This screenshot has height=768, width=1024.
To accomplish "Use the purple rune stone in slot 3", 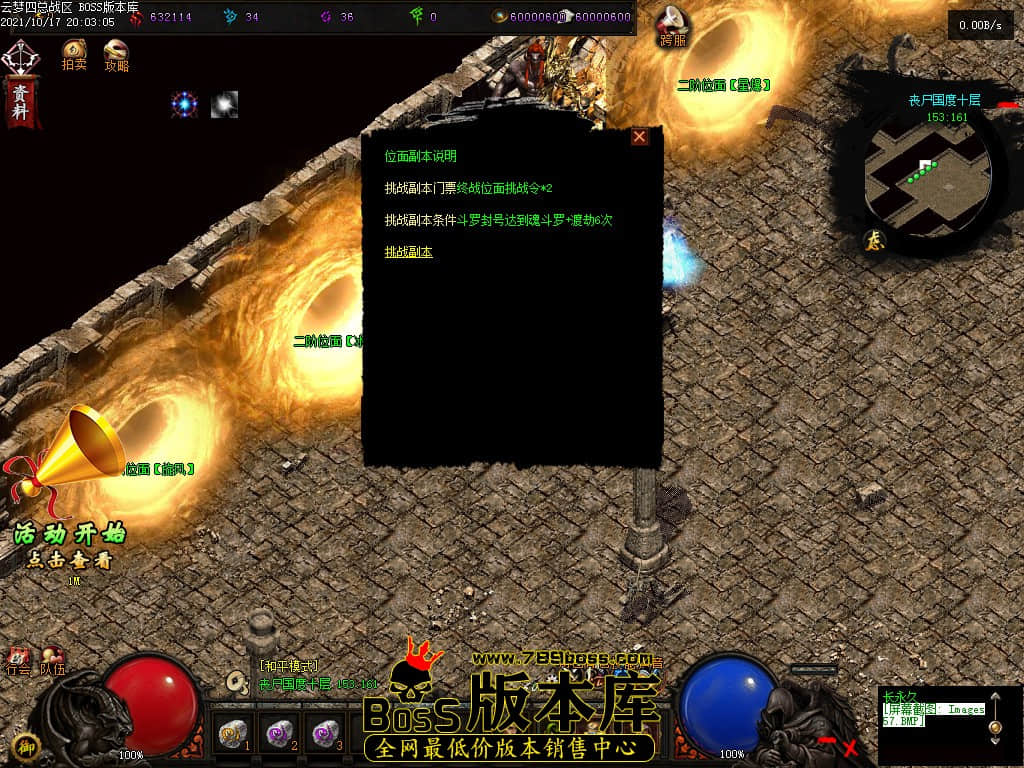I will click(323, 734).
